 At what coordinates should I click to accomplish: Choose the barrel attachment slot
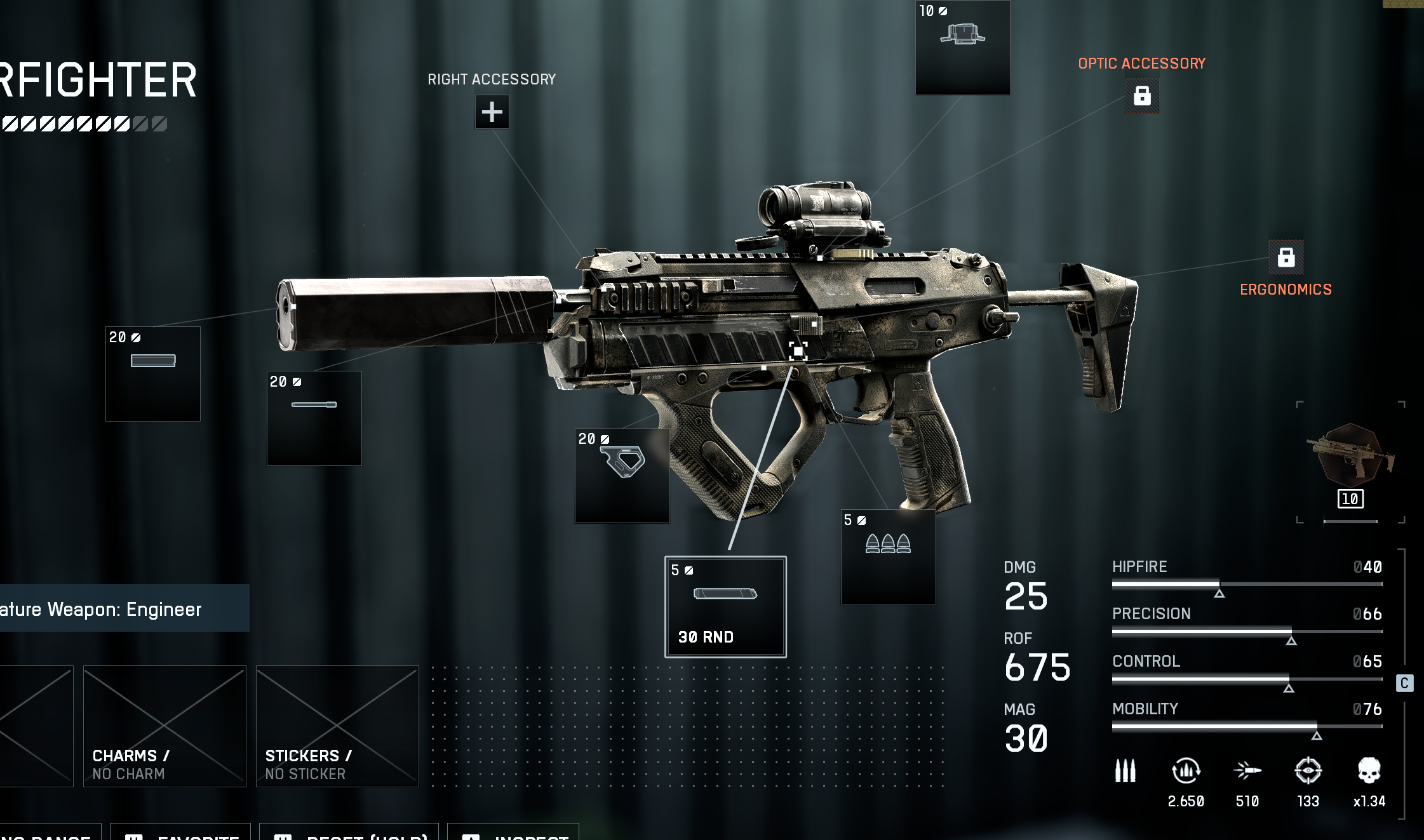pos(314,418)
